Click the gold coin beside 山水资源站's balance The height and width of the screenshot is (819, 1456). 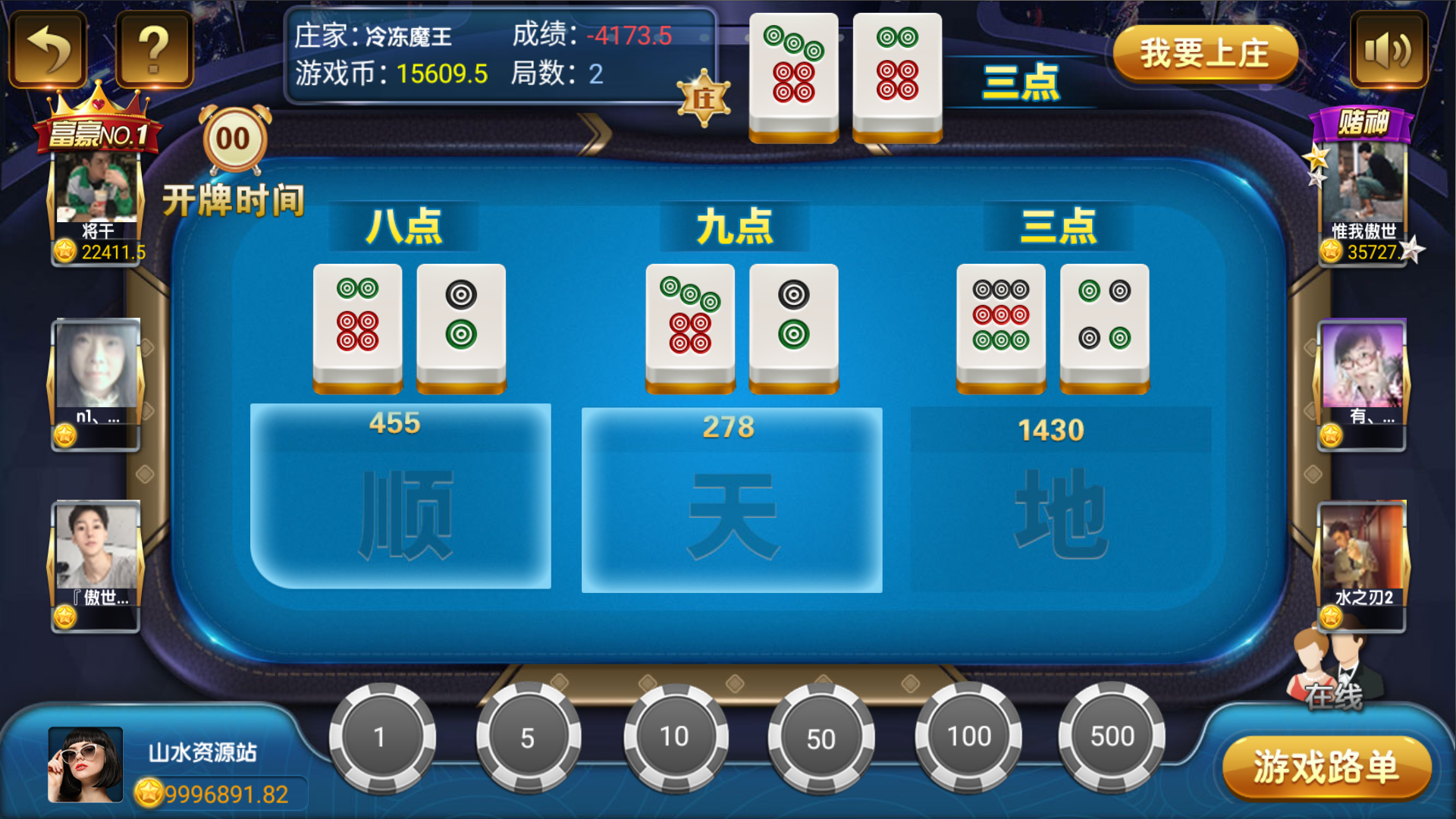[x=149, y=792]
